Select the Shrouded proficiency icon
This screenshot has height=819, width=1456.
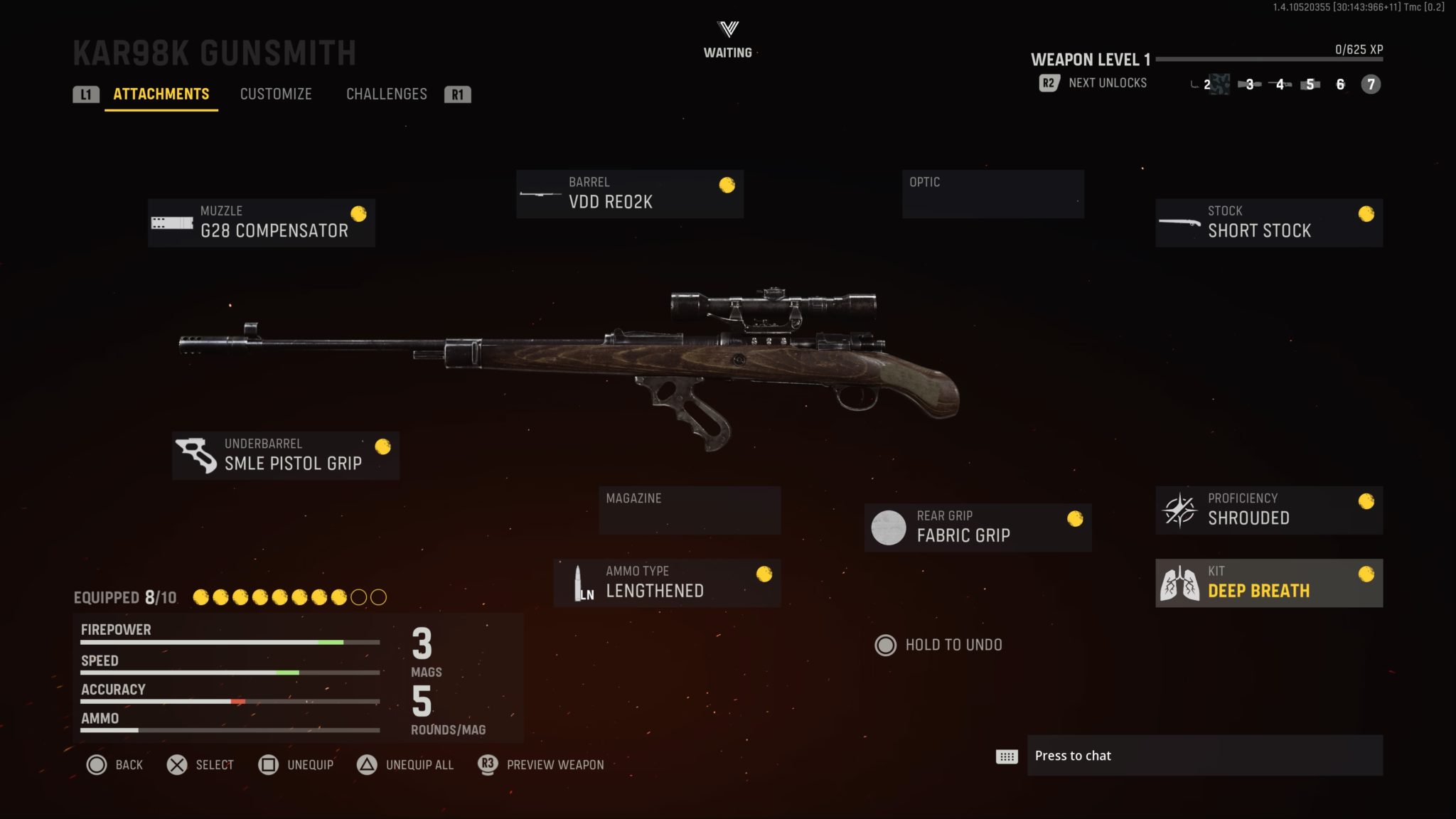coord(1180,510)
